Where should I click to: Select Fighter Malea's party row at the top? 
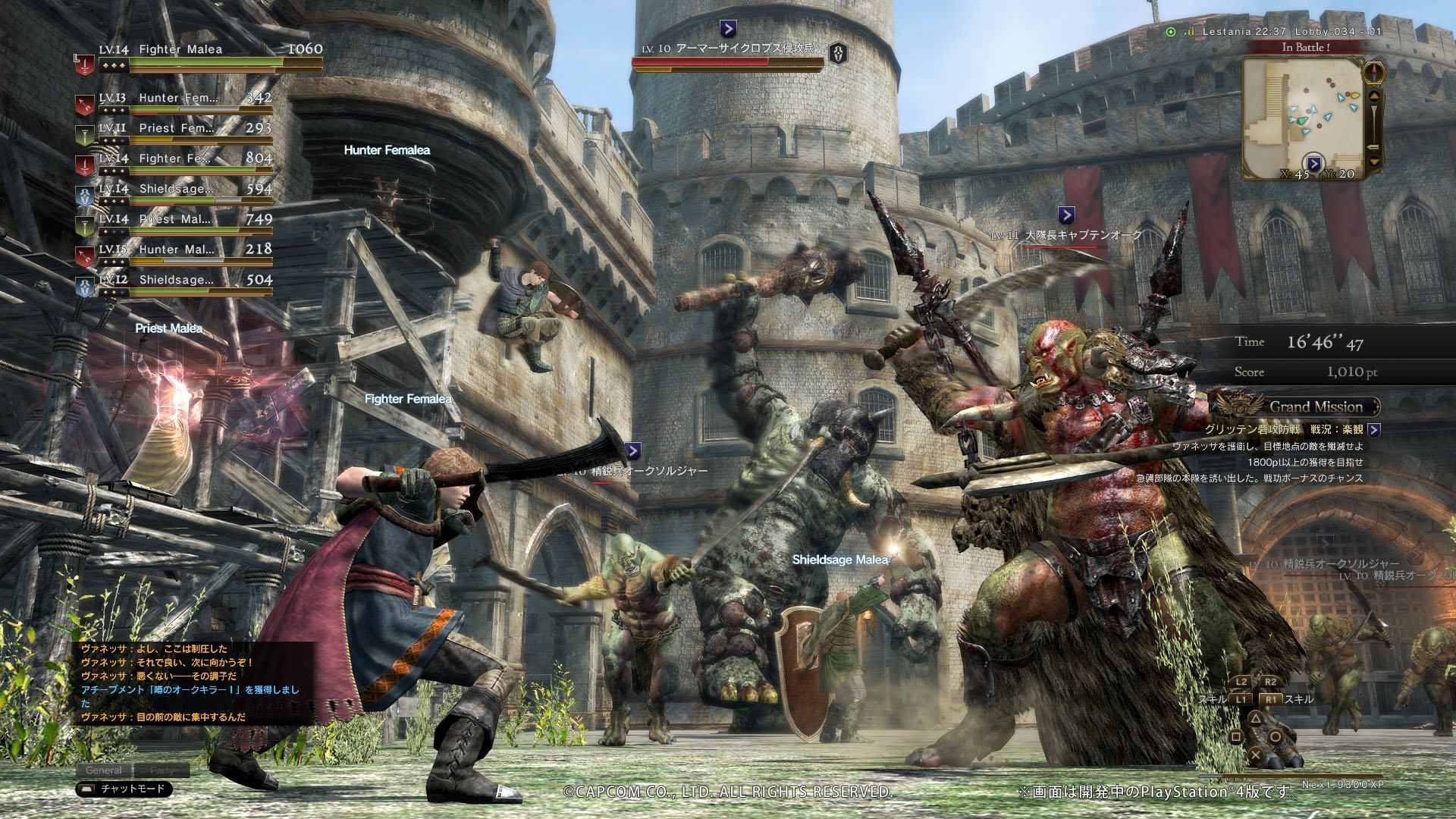click(199, 52)
